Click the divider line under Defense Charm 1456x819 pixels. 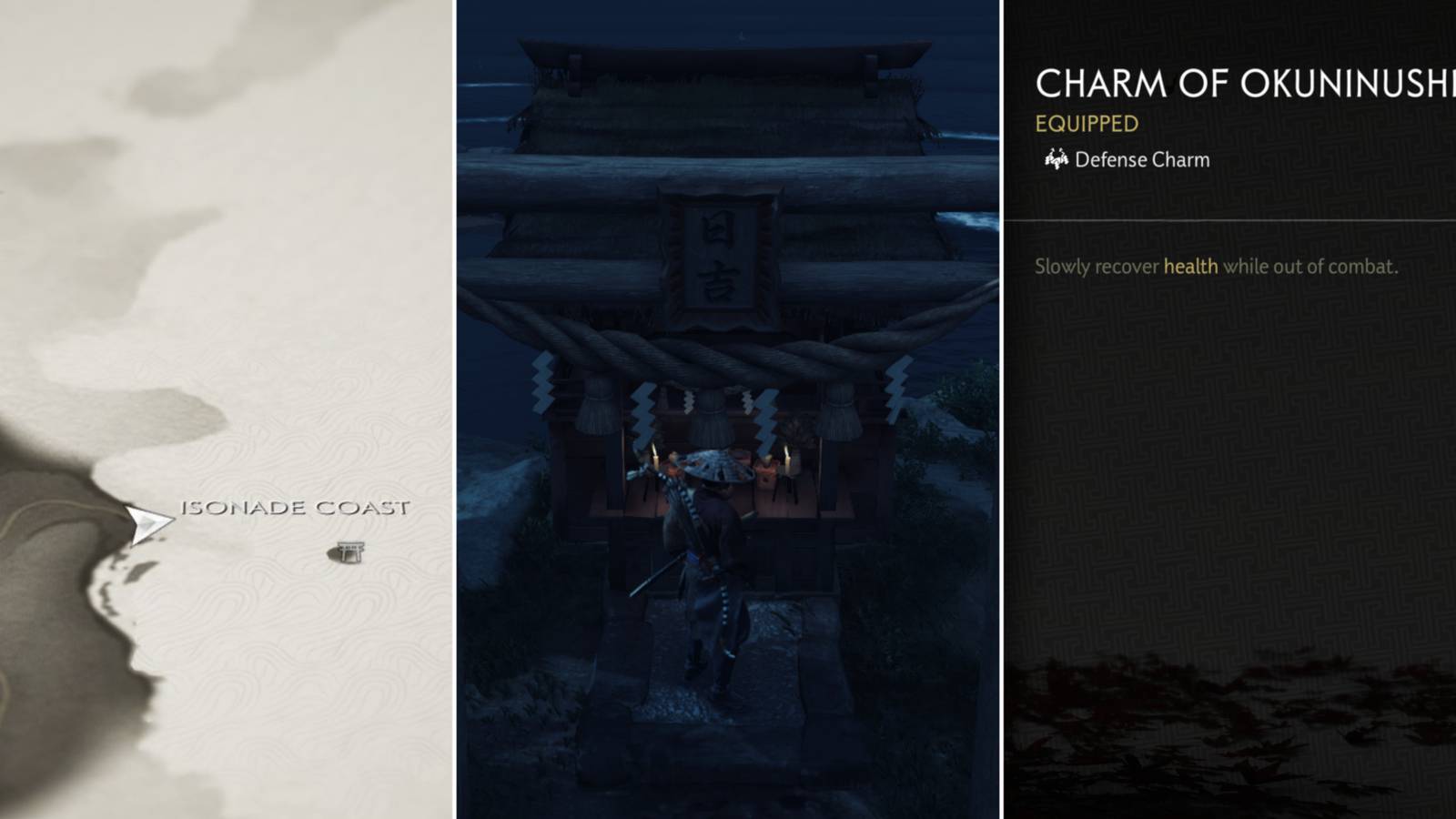click(1238, 218)
